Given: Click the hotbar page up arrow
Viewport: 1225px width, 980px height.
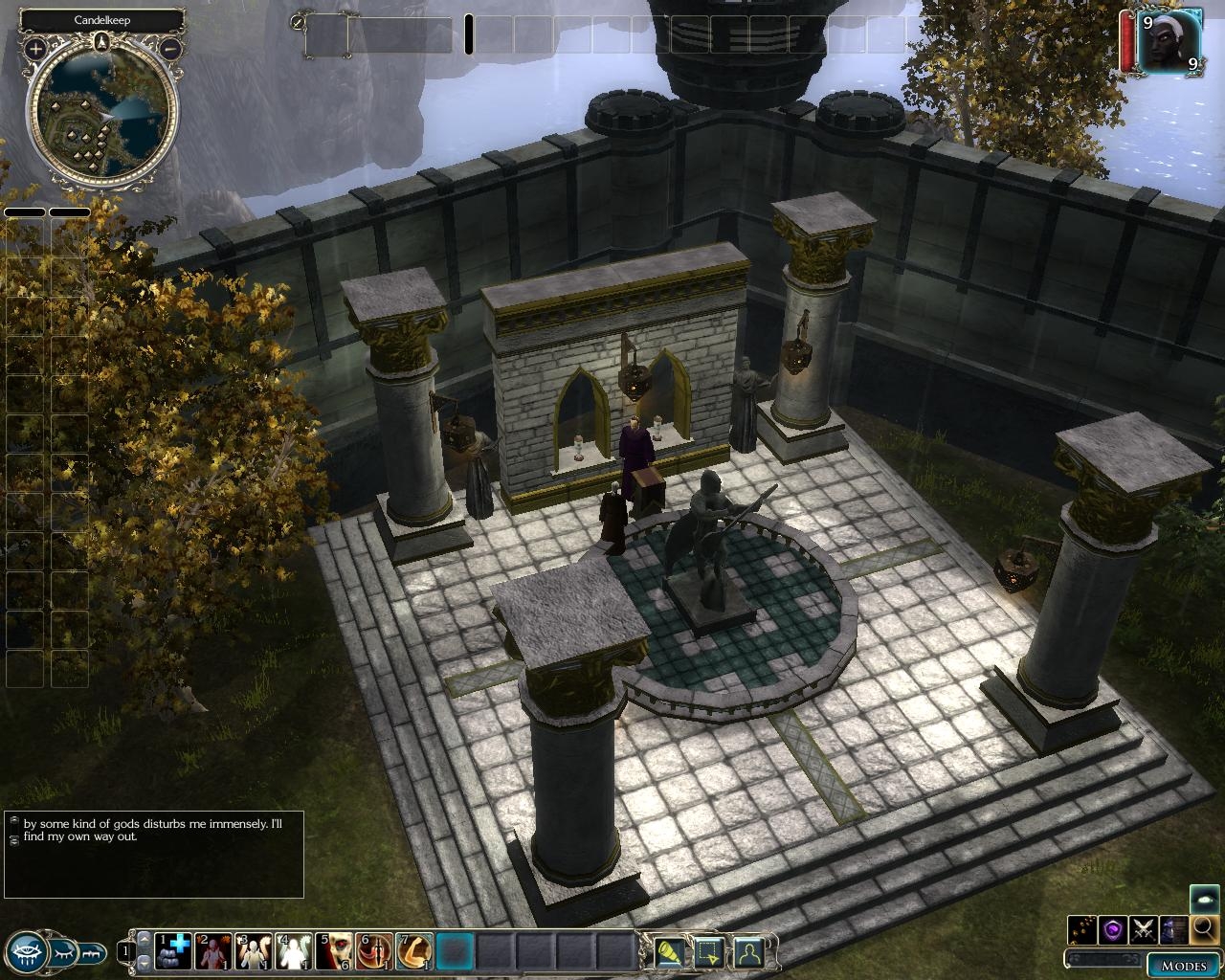Looking at the screenshot, I should [x=144, y=941].
